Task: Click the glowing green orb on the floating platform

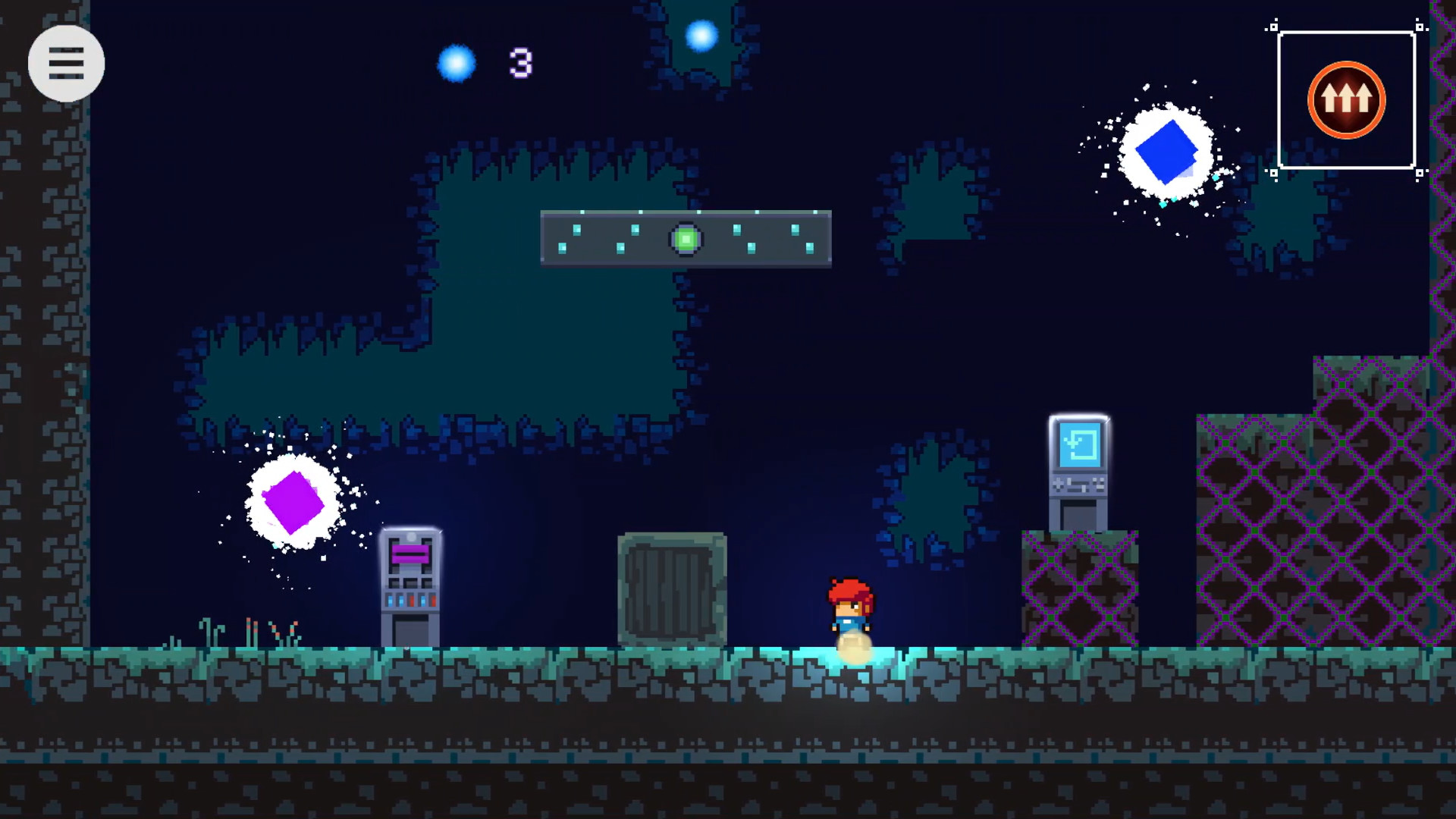Action: click(x=685, y=240)
